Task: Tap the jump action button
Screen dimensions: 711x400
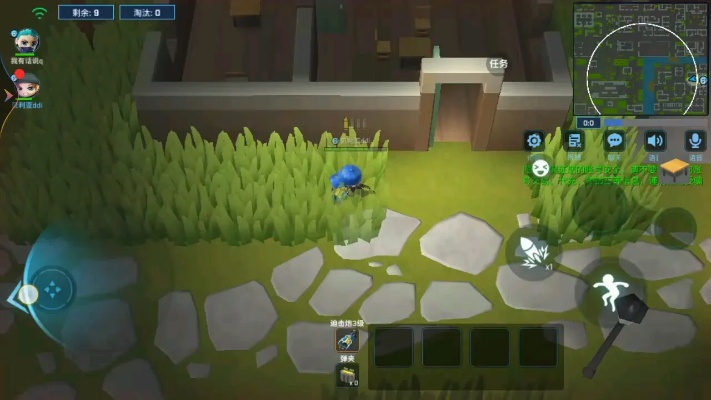Action: (609, 291)
